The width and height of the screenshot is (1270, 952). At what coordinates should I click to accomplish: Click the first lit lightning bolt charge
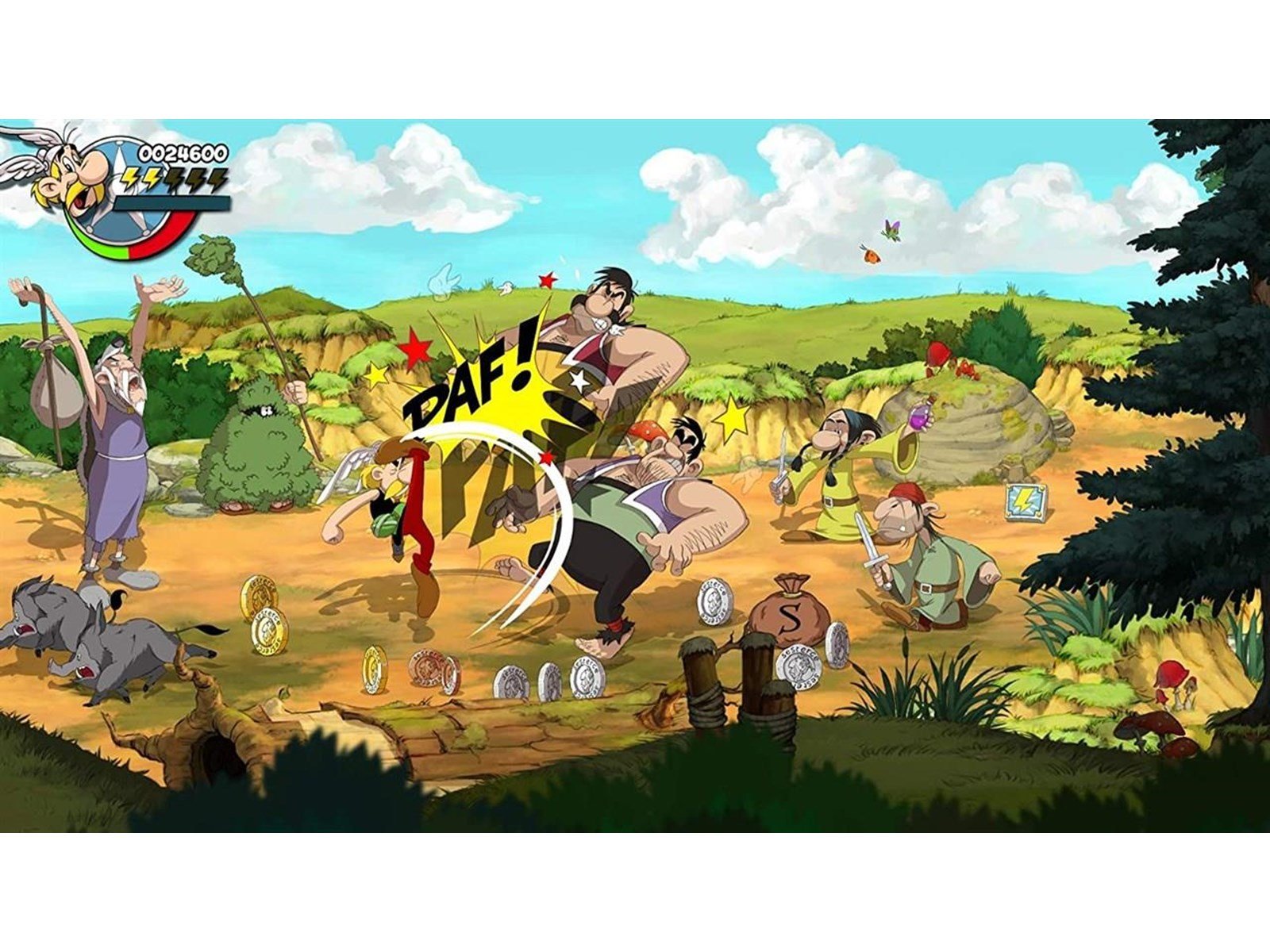pos(129,179)
